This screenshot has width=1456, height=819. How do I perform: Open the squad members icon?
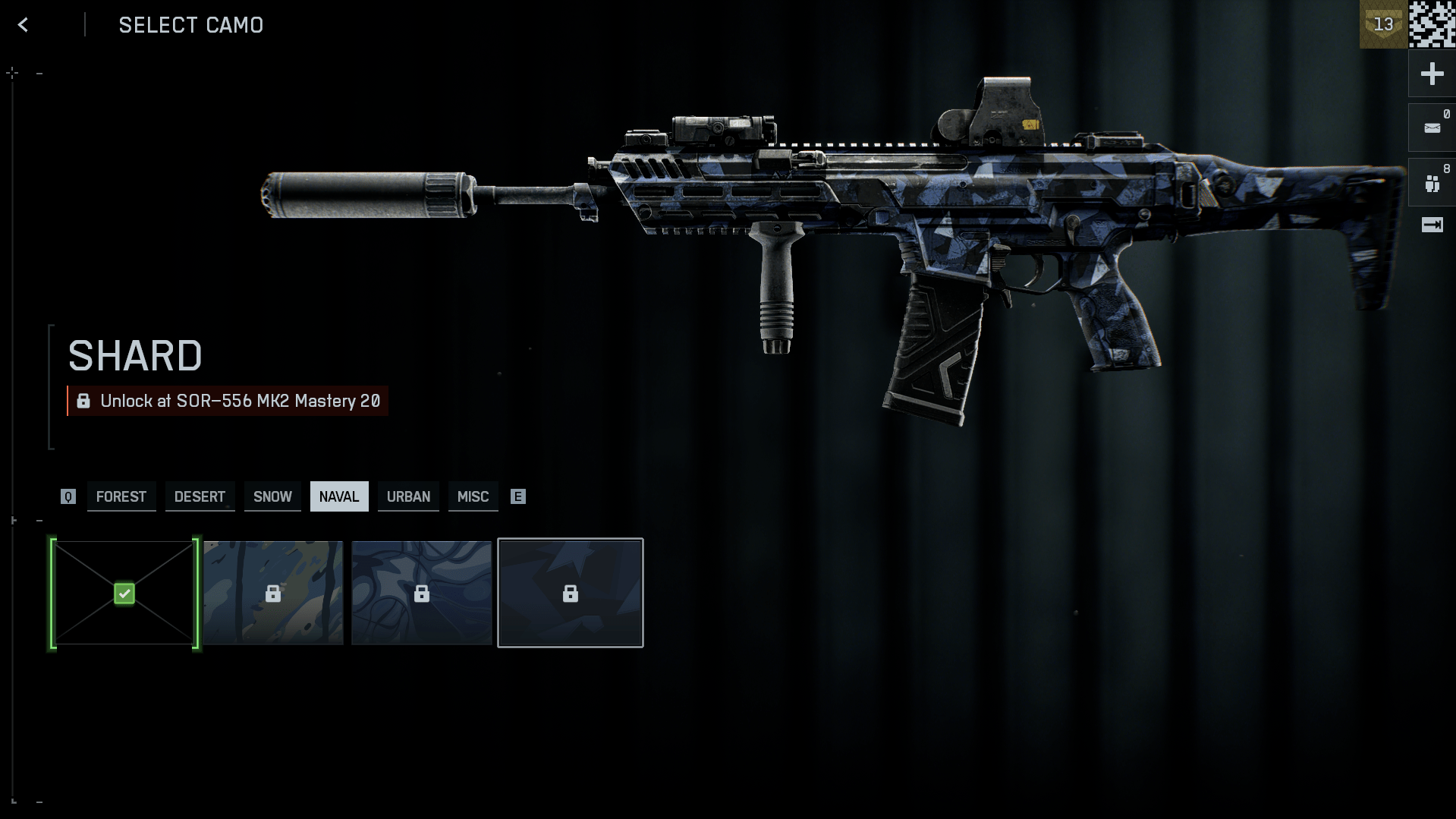[x=1432, y=183]
